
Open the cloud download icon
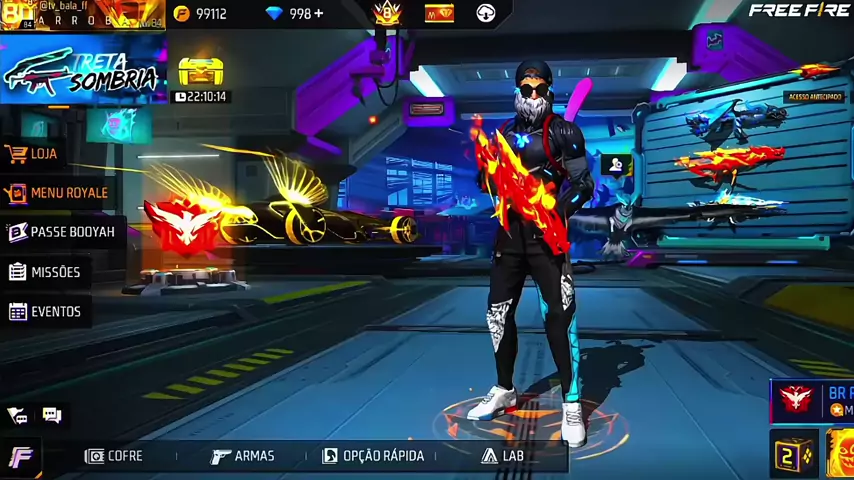click(x=486, y=13)
